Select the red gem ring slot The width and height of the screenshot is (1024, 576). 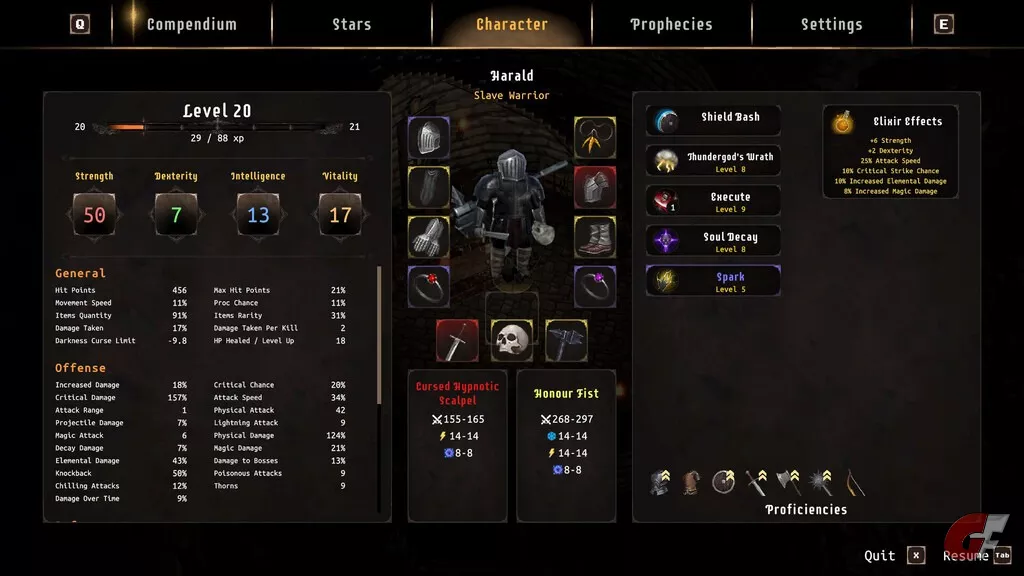click(x=429, y=286)
